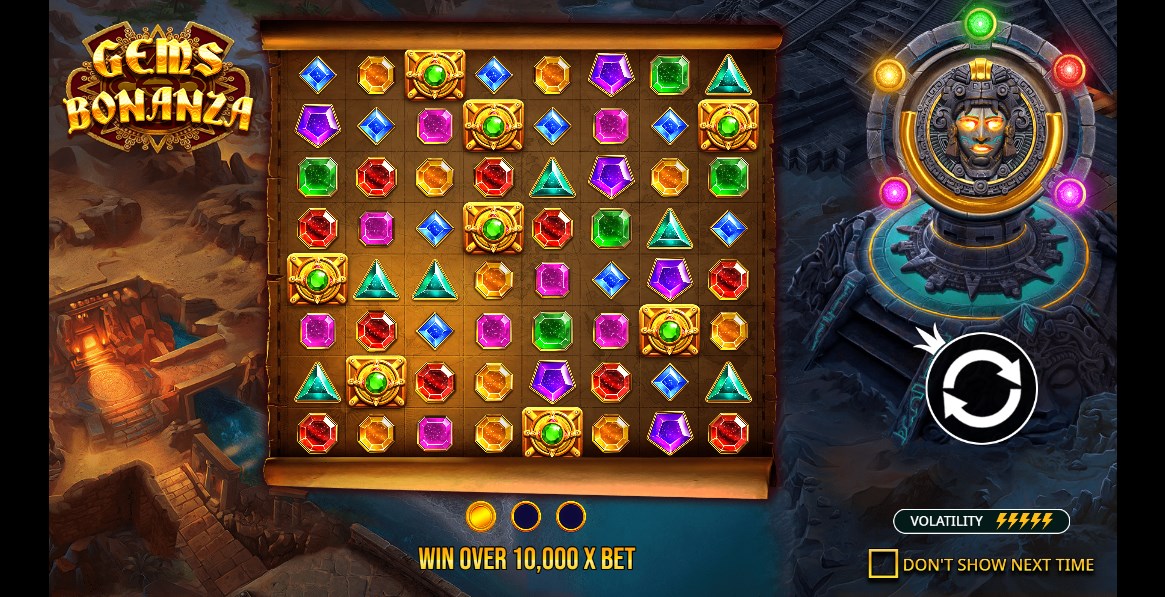The image size is (1165, 597).
Task: Tick the Don't Show Next Time checkbox
Action: pos(883,564)
